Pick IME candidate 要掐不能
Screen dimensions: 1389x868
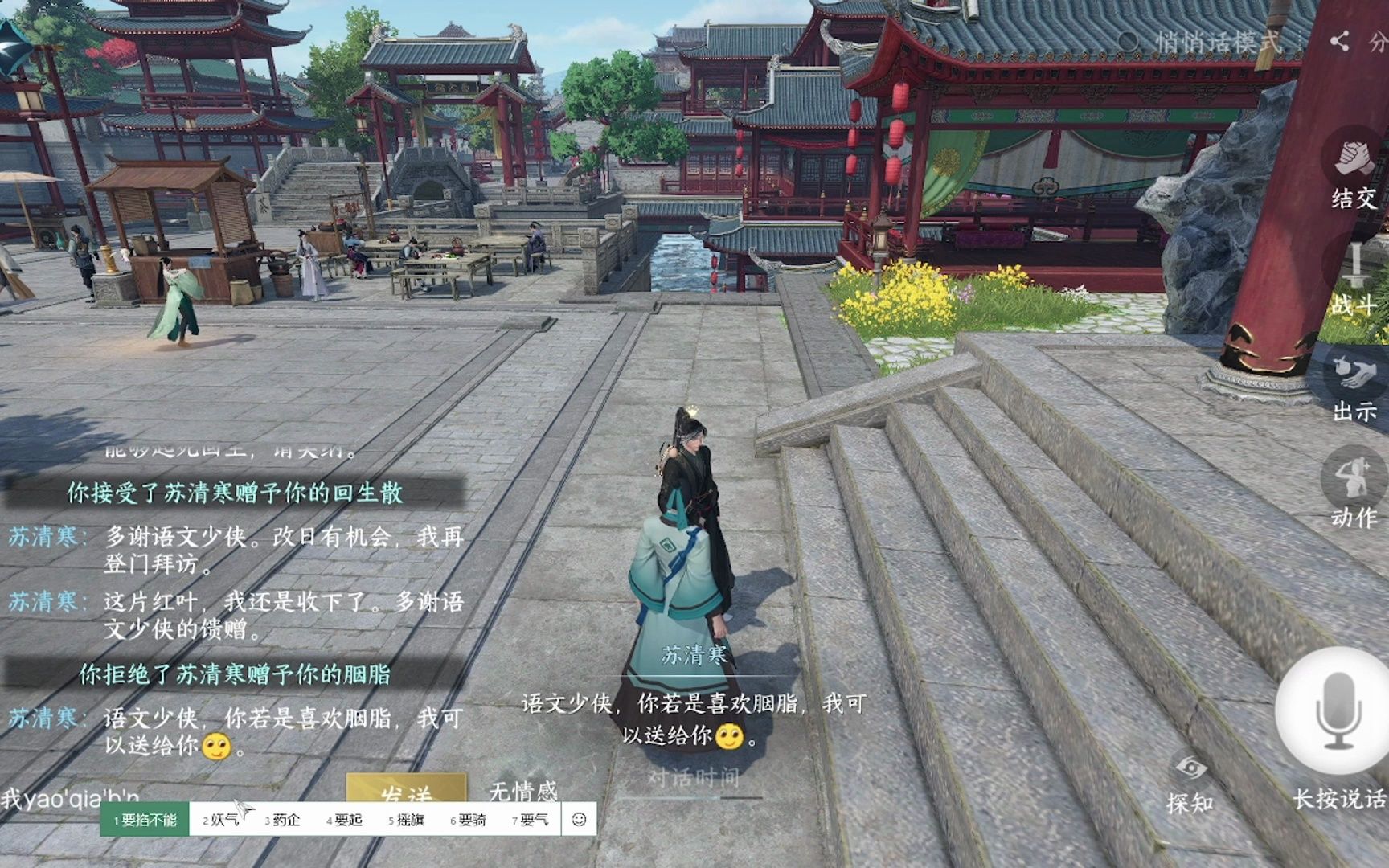coord(145,820)
